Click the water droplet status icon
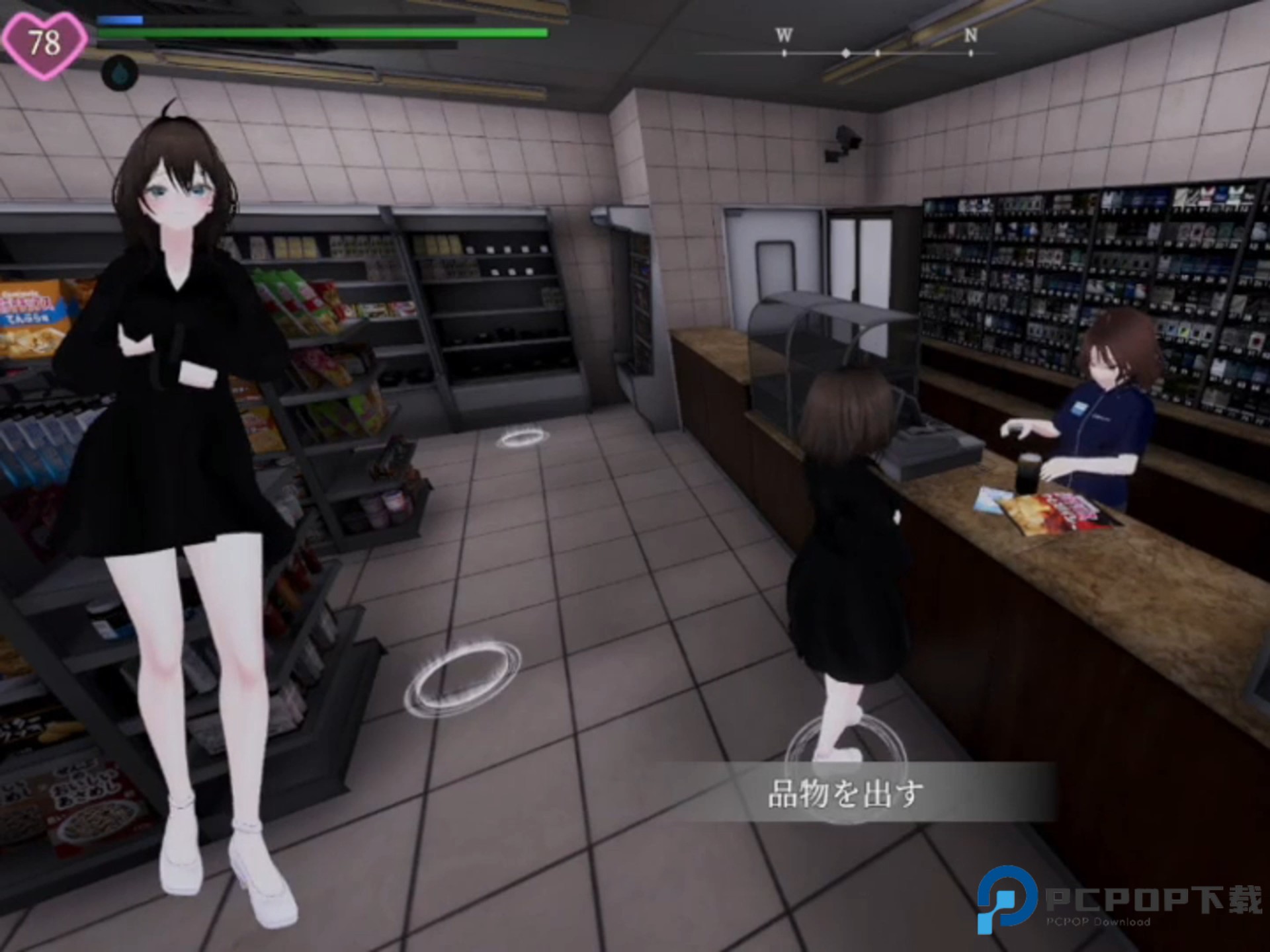Viewport: 1270px width, 952px height. (120, 73)
